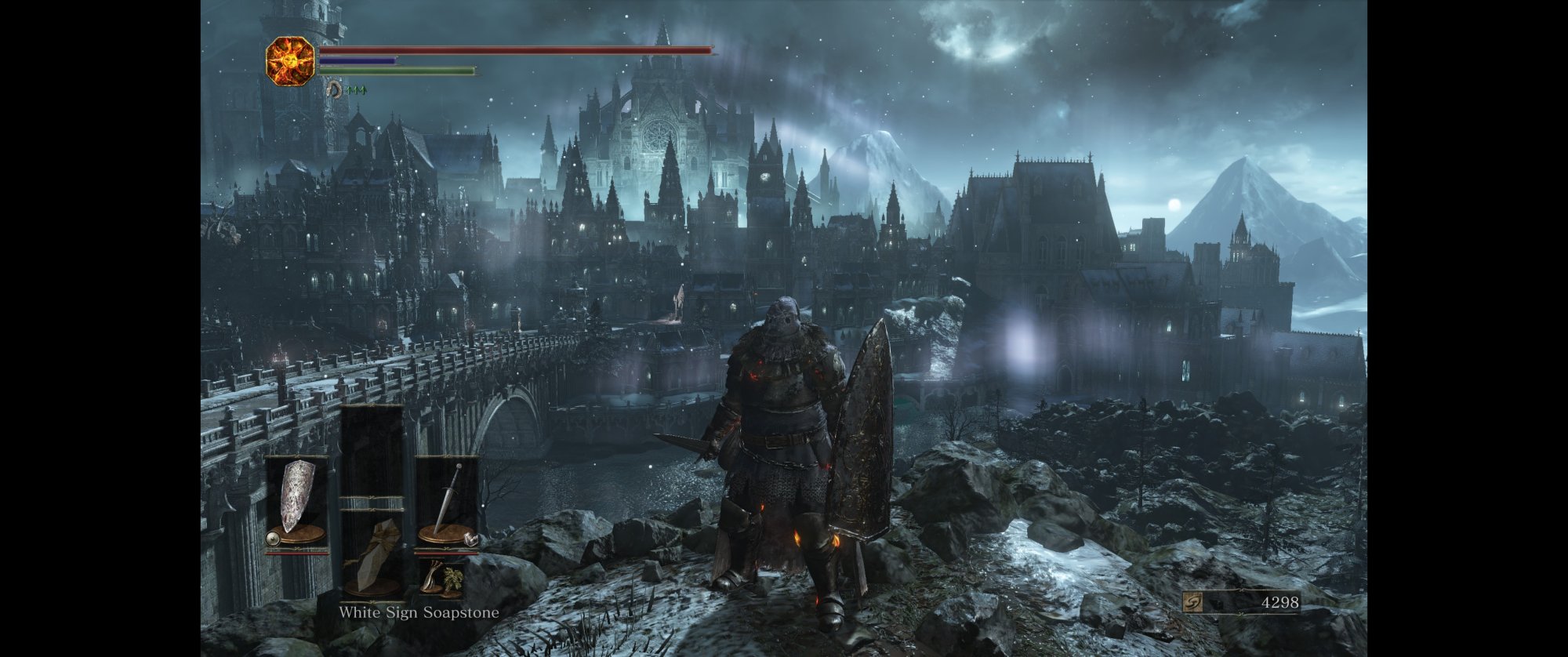This screenshot has width=1568, height=657.
Task: Click the Warrior of Sunlight covenant emblem
Action: (290, 60)
